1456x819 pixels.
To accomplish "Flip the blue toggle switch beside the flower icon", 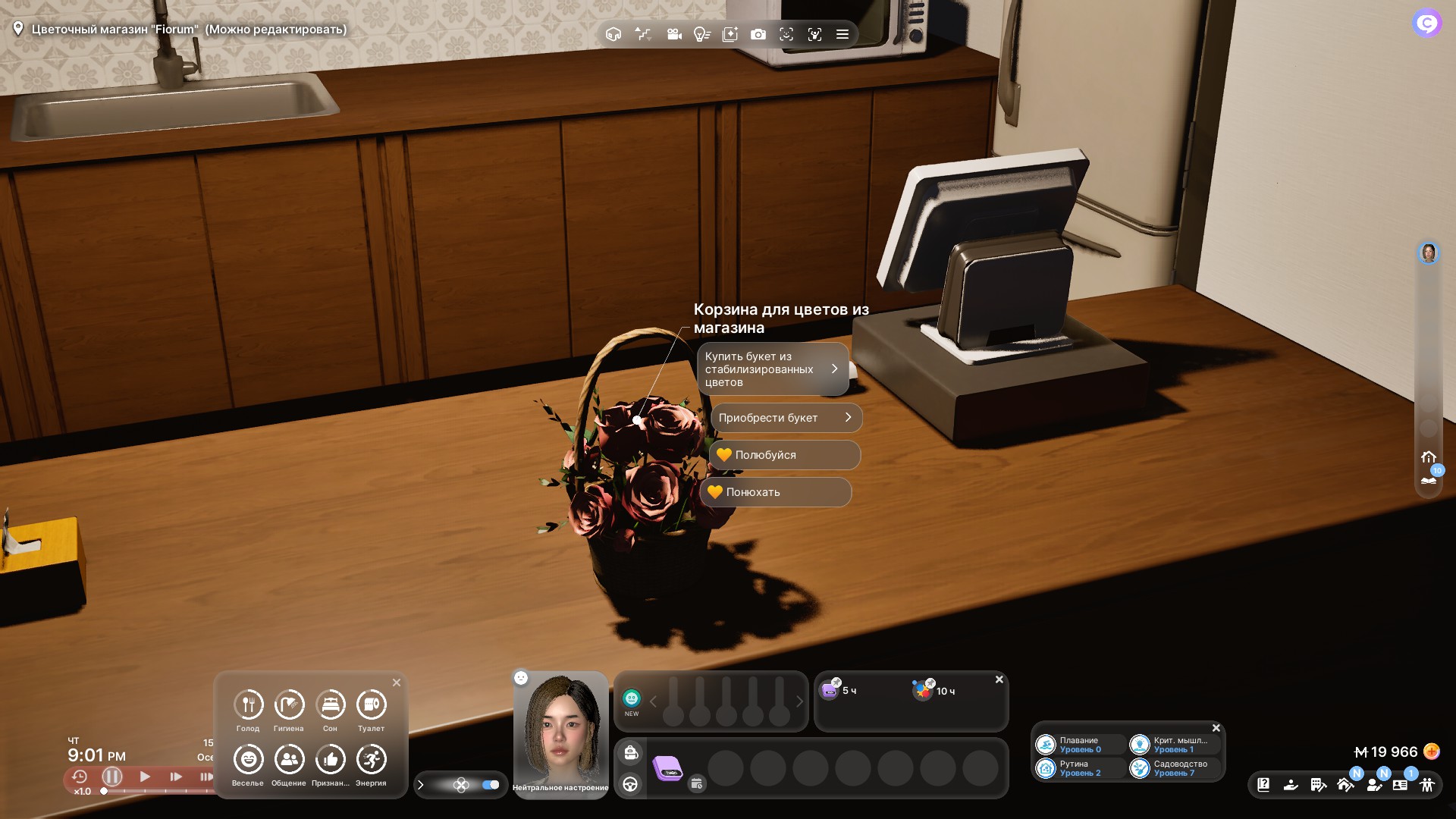I will point(491,785).
